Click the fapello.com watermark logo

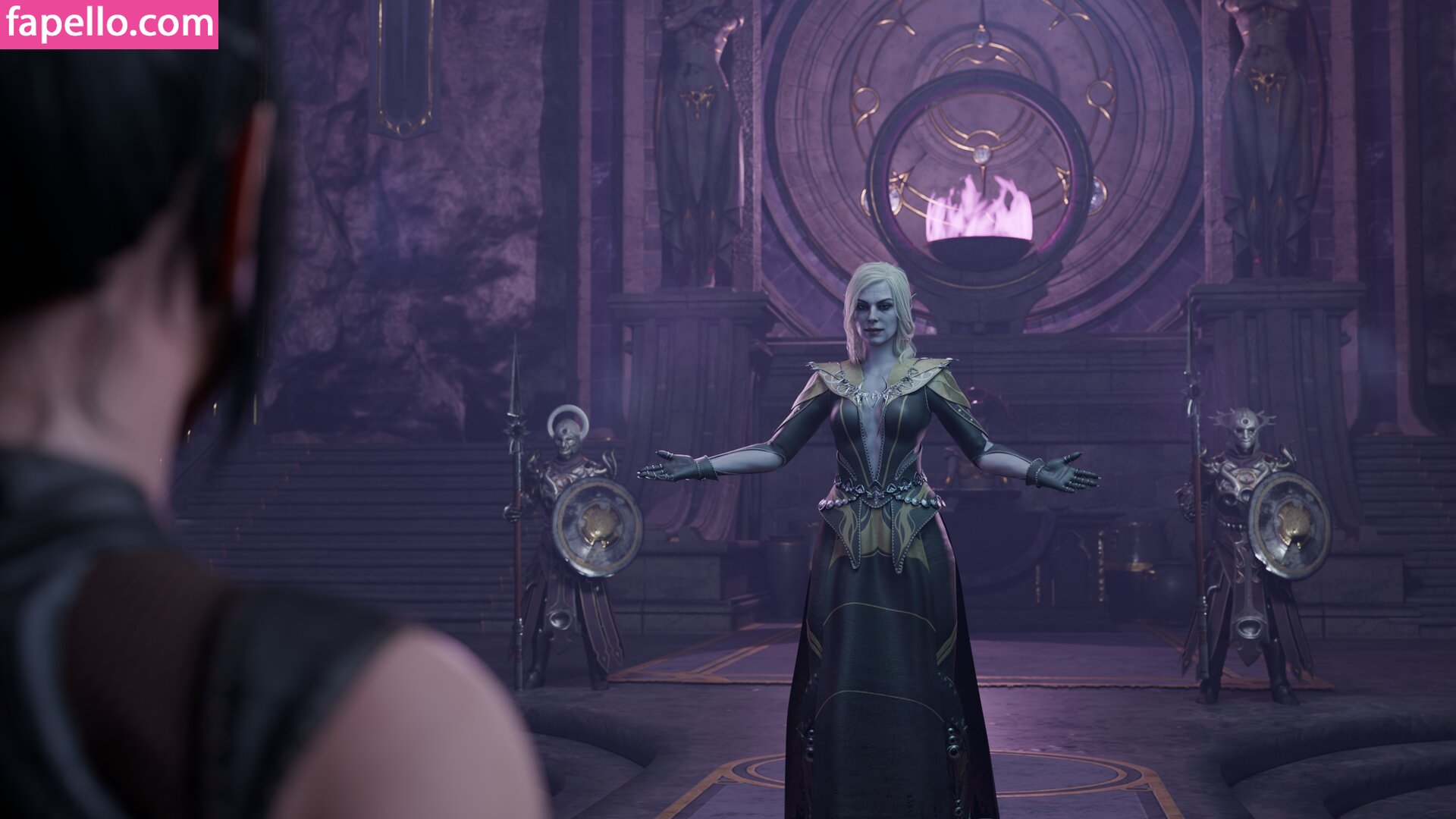point(109,24)
